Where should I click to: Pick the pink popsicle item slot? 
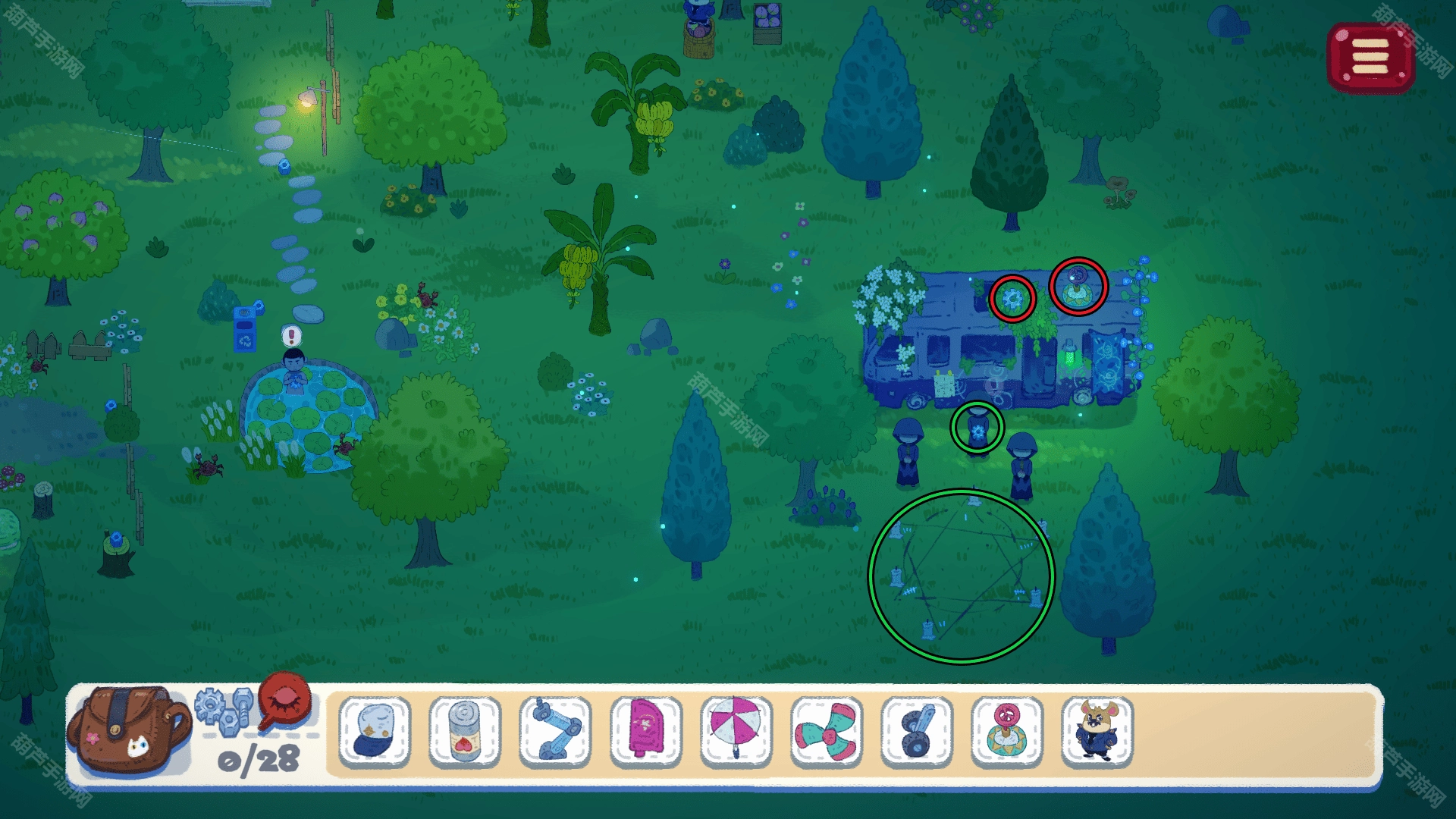(645, 732)
